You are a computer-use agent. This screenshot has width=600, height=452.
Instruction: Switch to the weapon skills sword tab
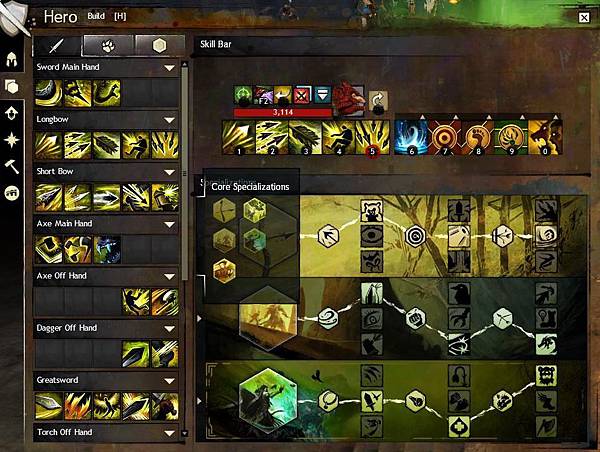tap(56, 46)
